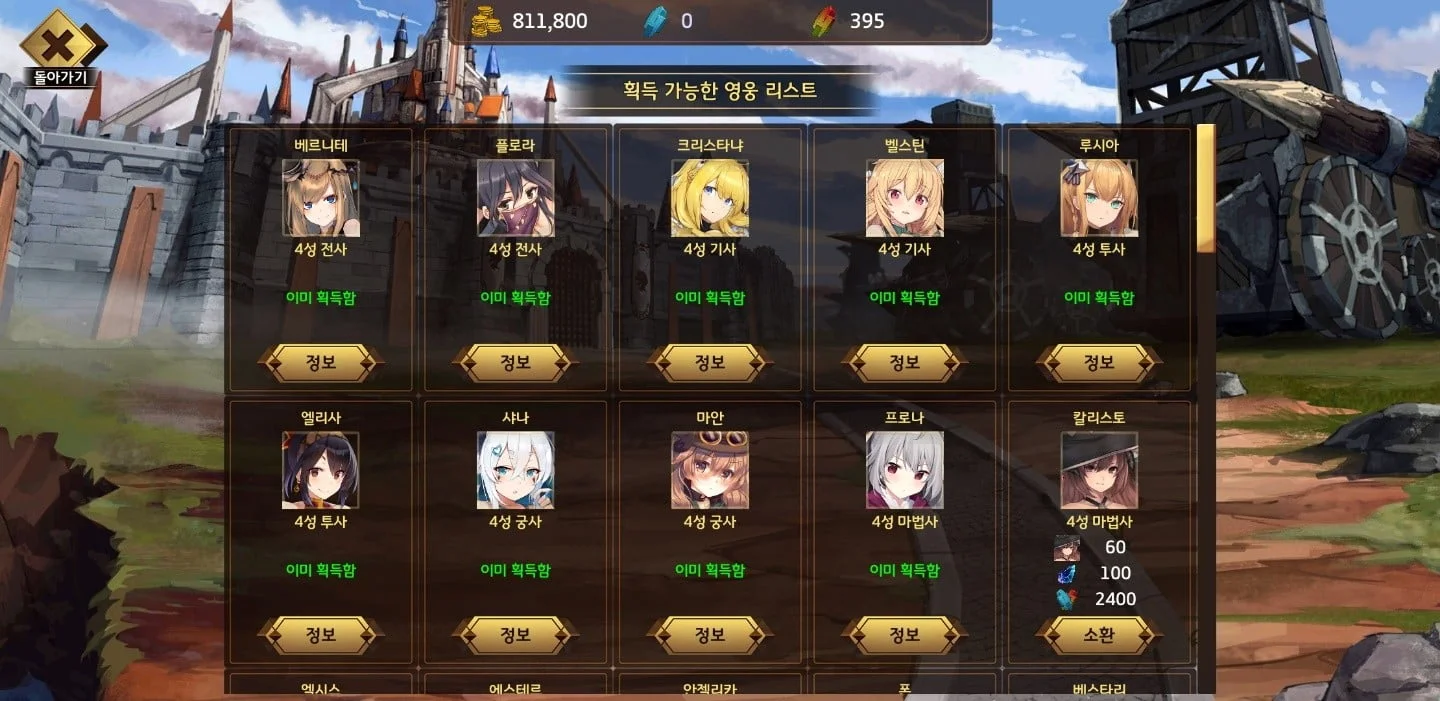Show 정보 for 플로라

click(x=515, y=363)
